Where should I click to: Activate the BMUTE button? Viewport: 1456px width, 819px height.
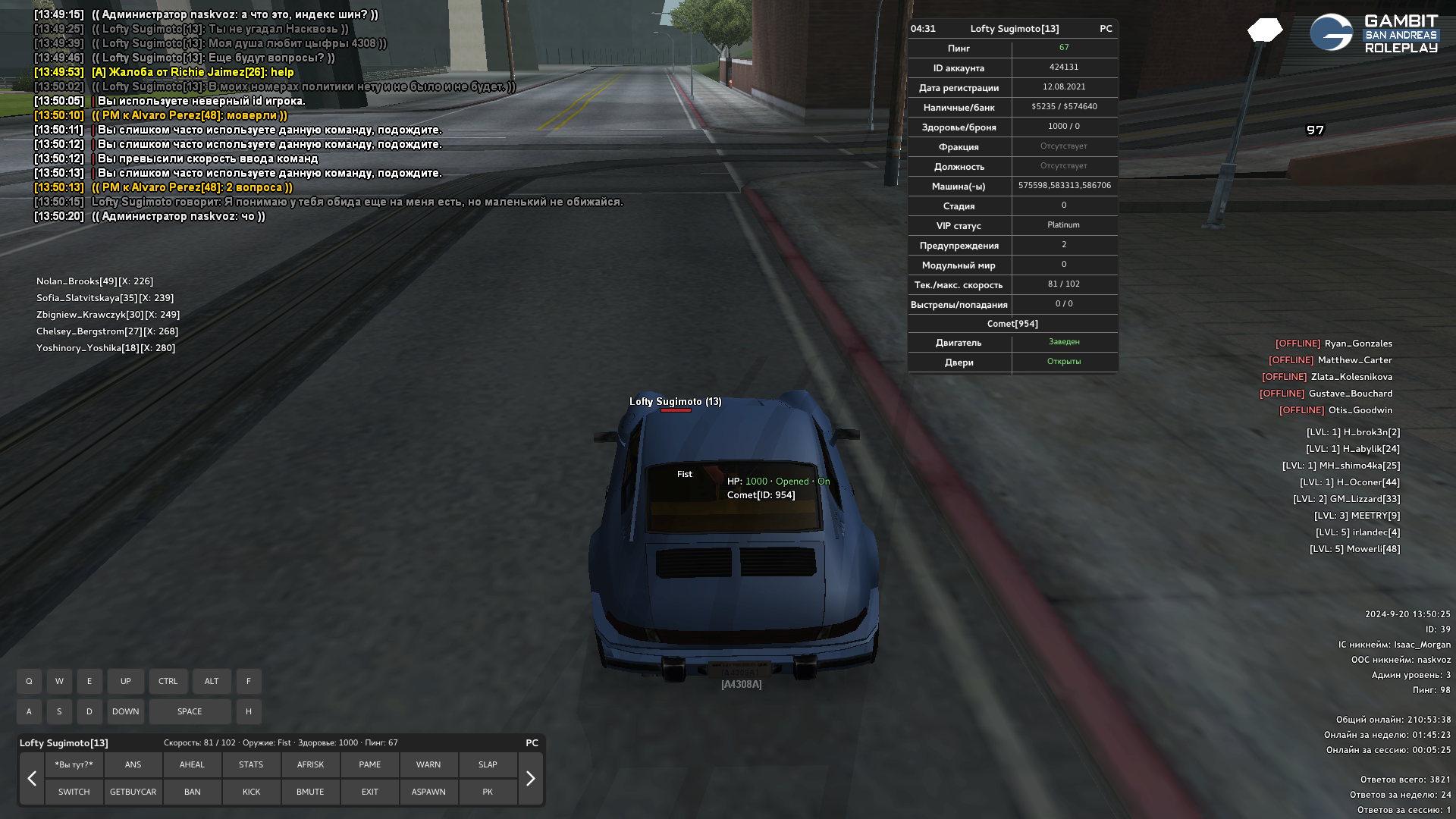coord(310,792)
